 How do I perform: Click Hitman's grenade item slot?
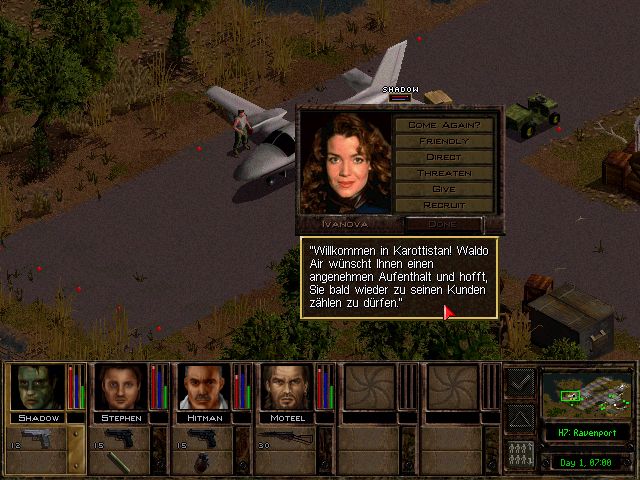pos(199,463)
